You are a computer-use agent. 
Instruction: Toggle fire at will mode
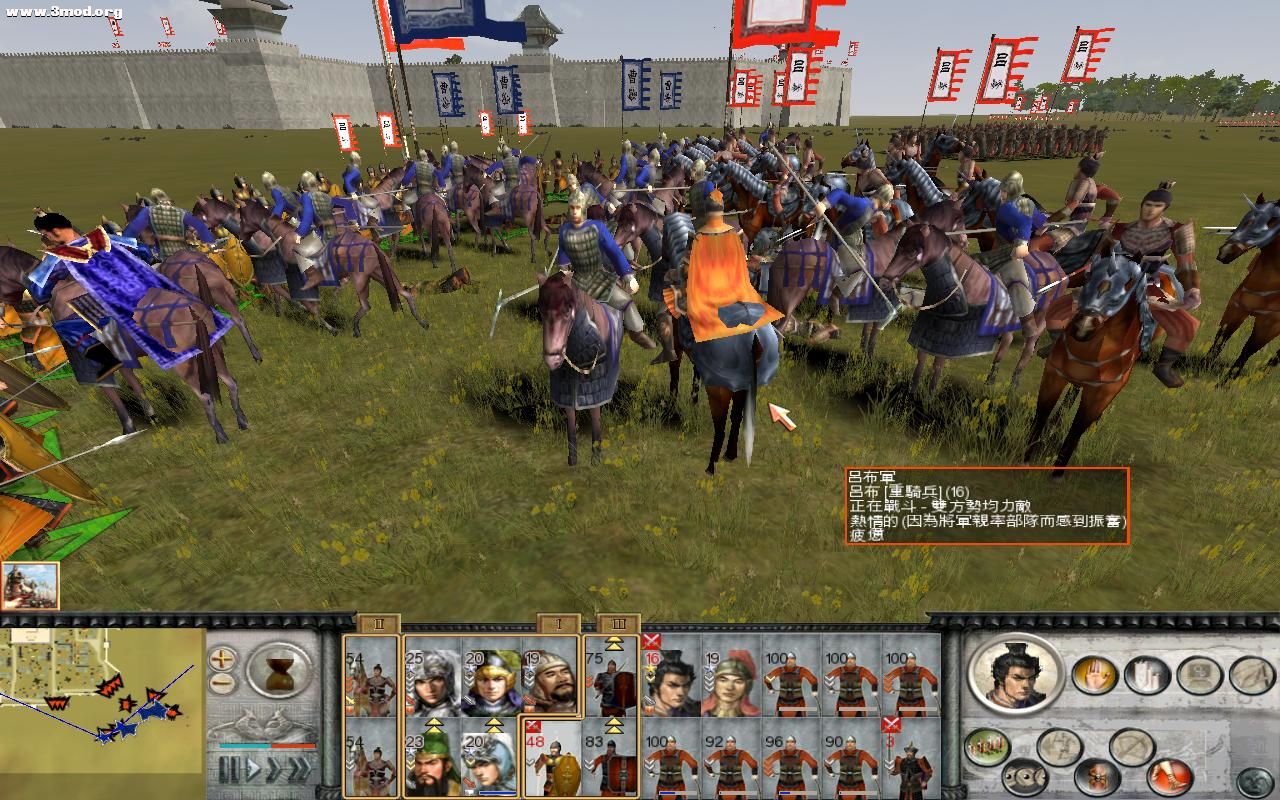(1096, 777)
